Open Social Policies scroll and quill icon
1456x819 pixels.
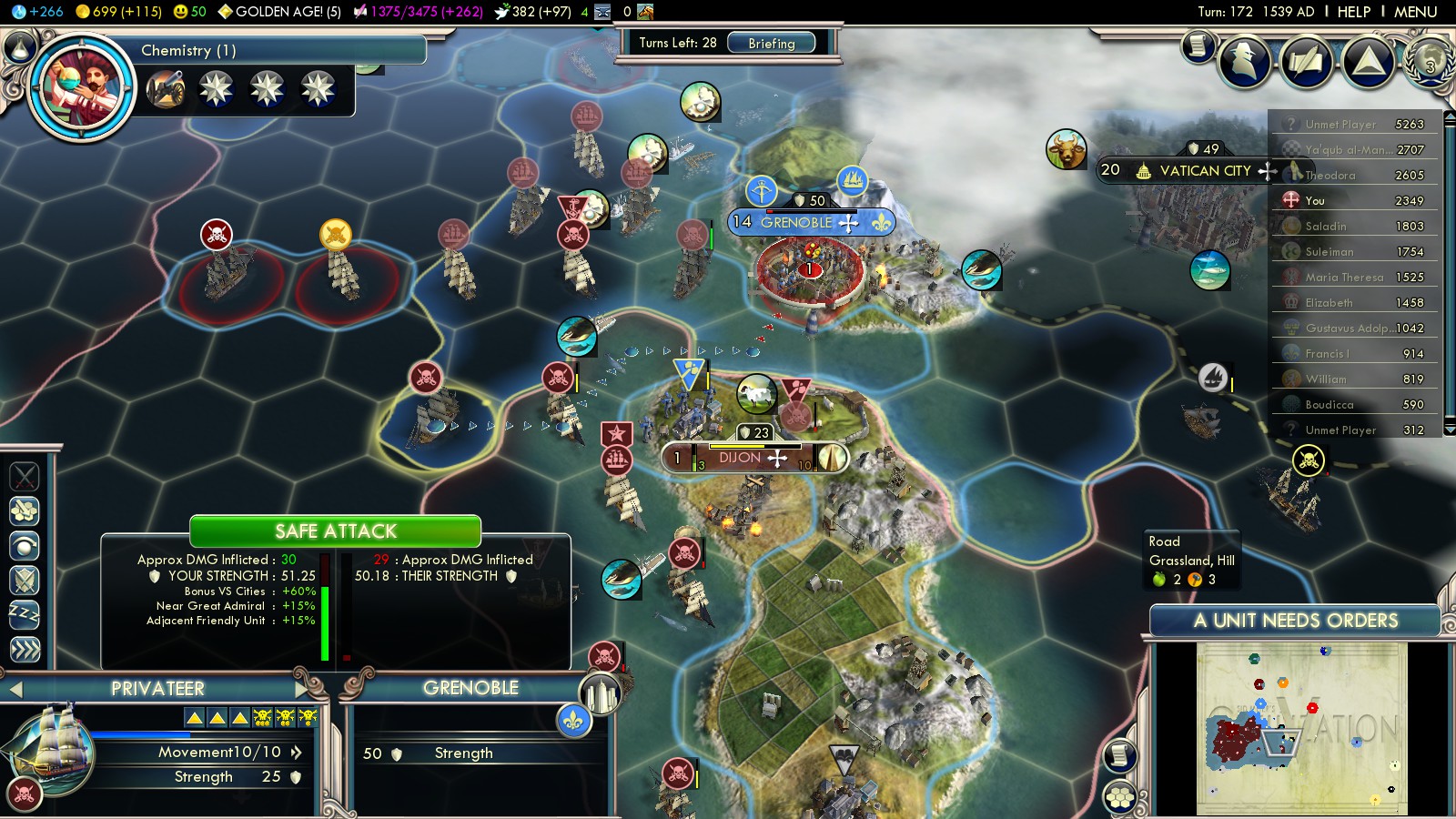pos(1307,62)
